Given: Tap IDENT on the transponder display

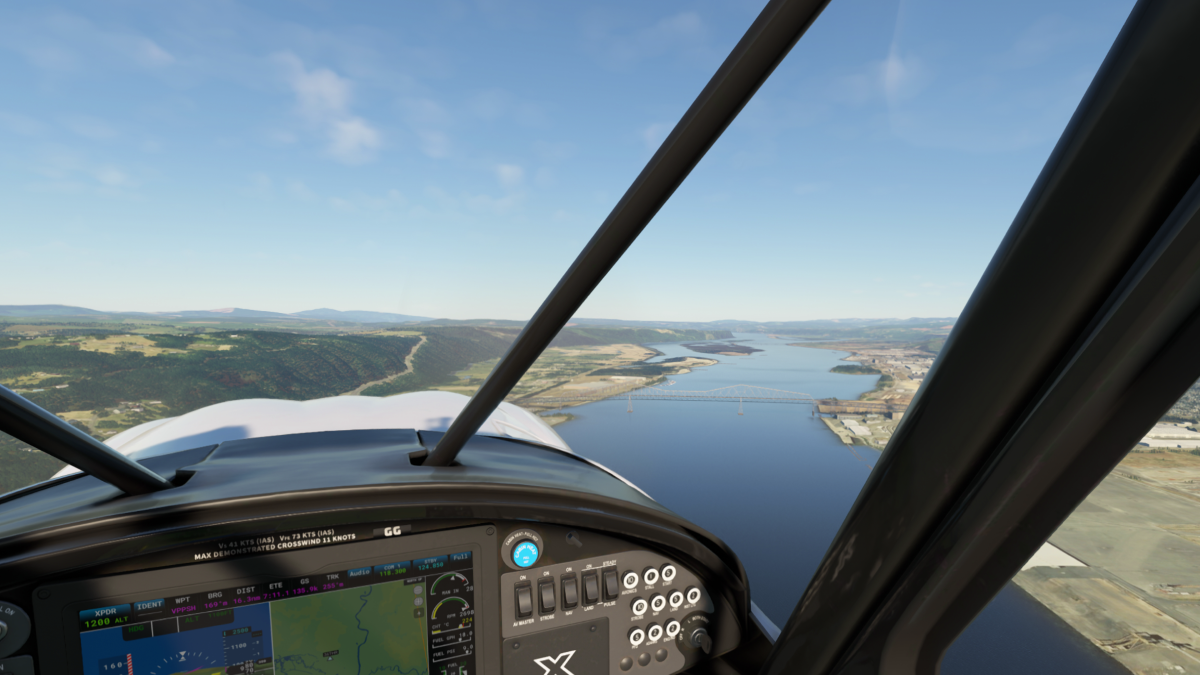Looking at the screenshot, I should [x=149, y=605].
